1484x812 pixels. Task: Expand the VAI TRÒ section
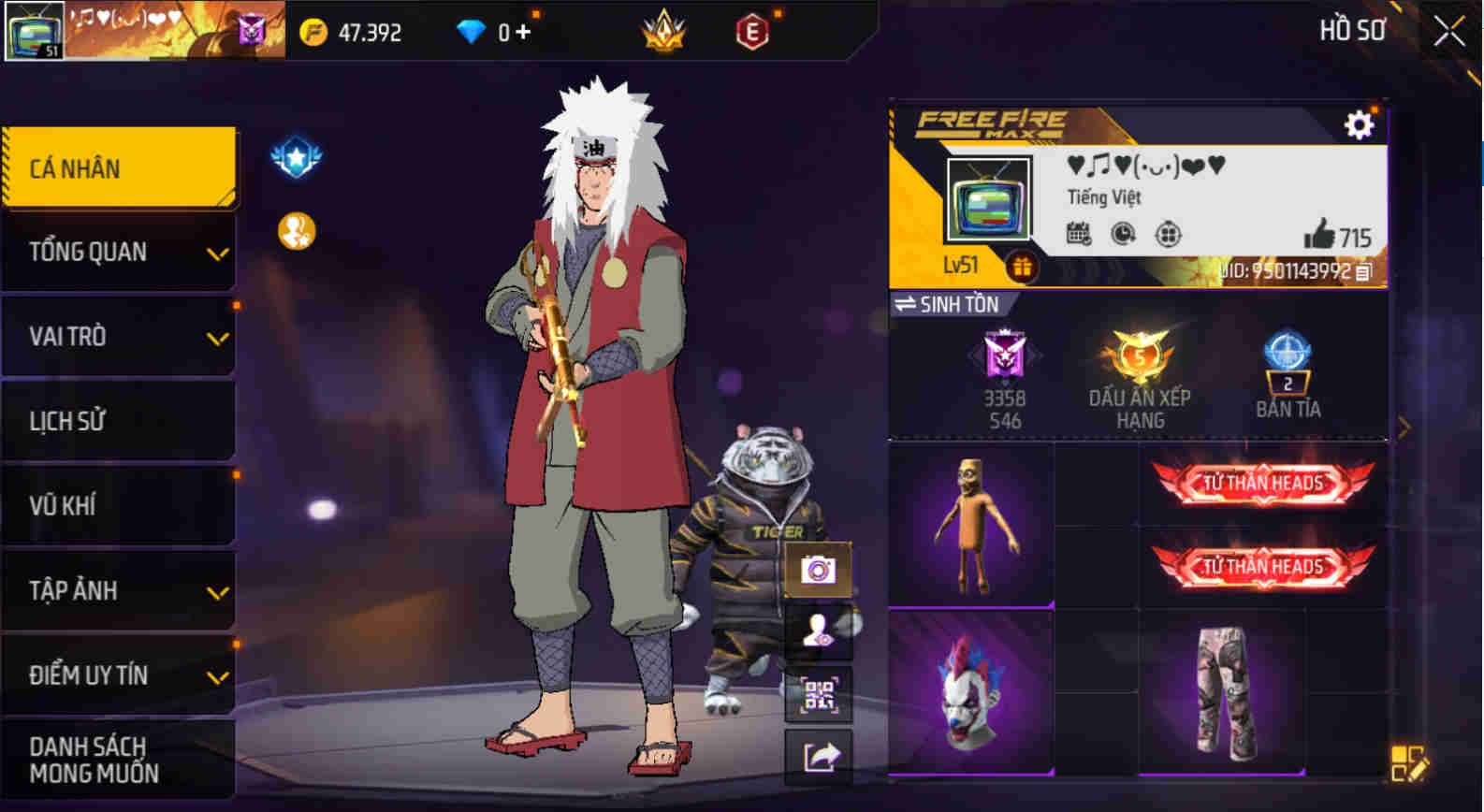click(x=119, y=337)
